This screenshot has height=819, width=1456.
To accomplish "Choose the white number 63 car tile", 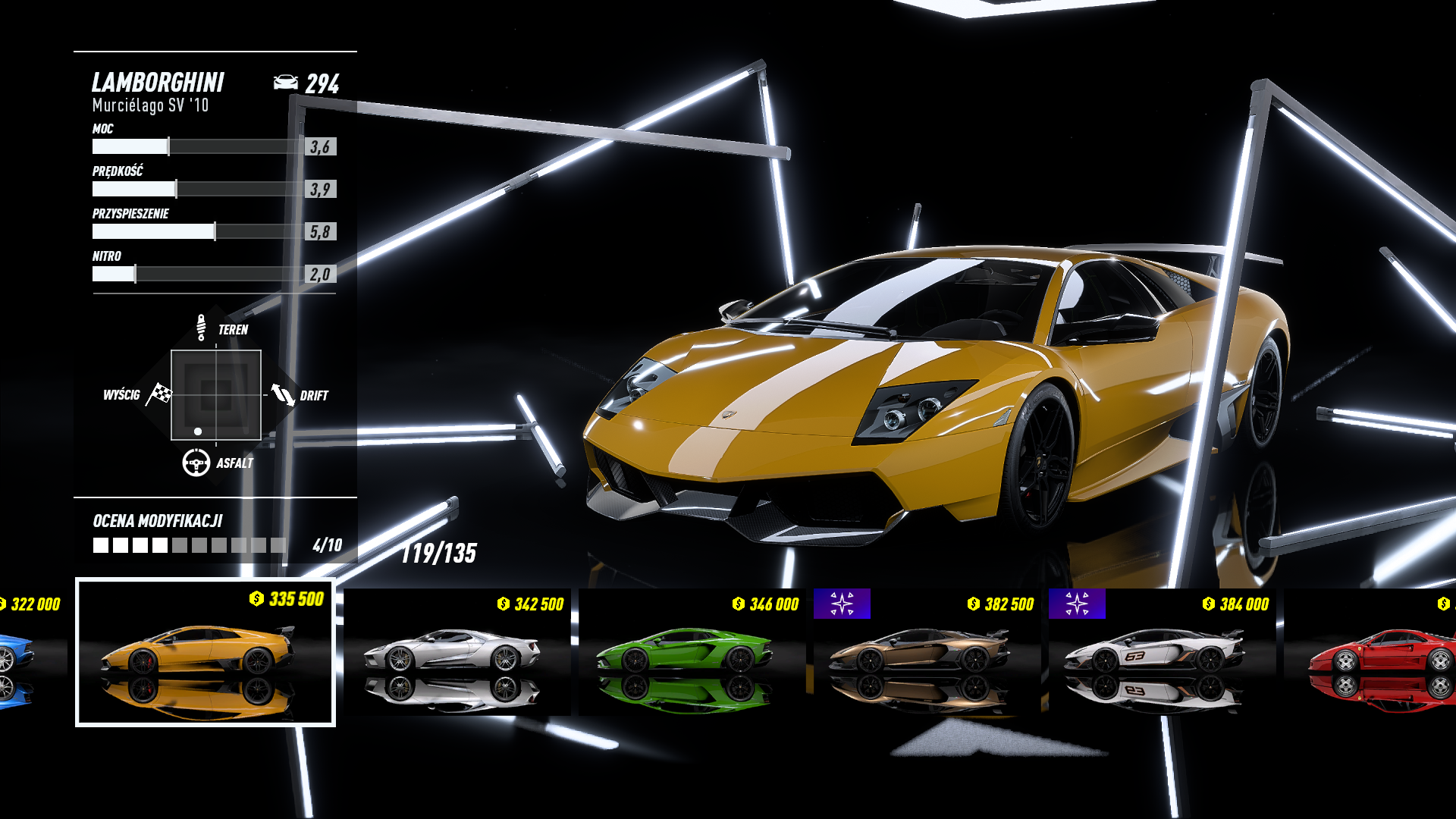I will 1162,652.
